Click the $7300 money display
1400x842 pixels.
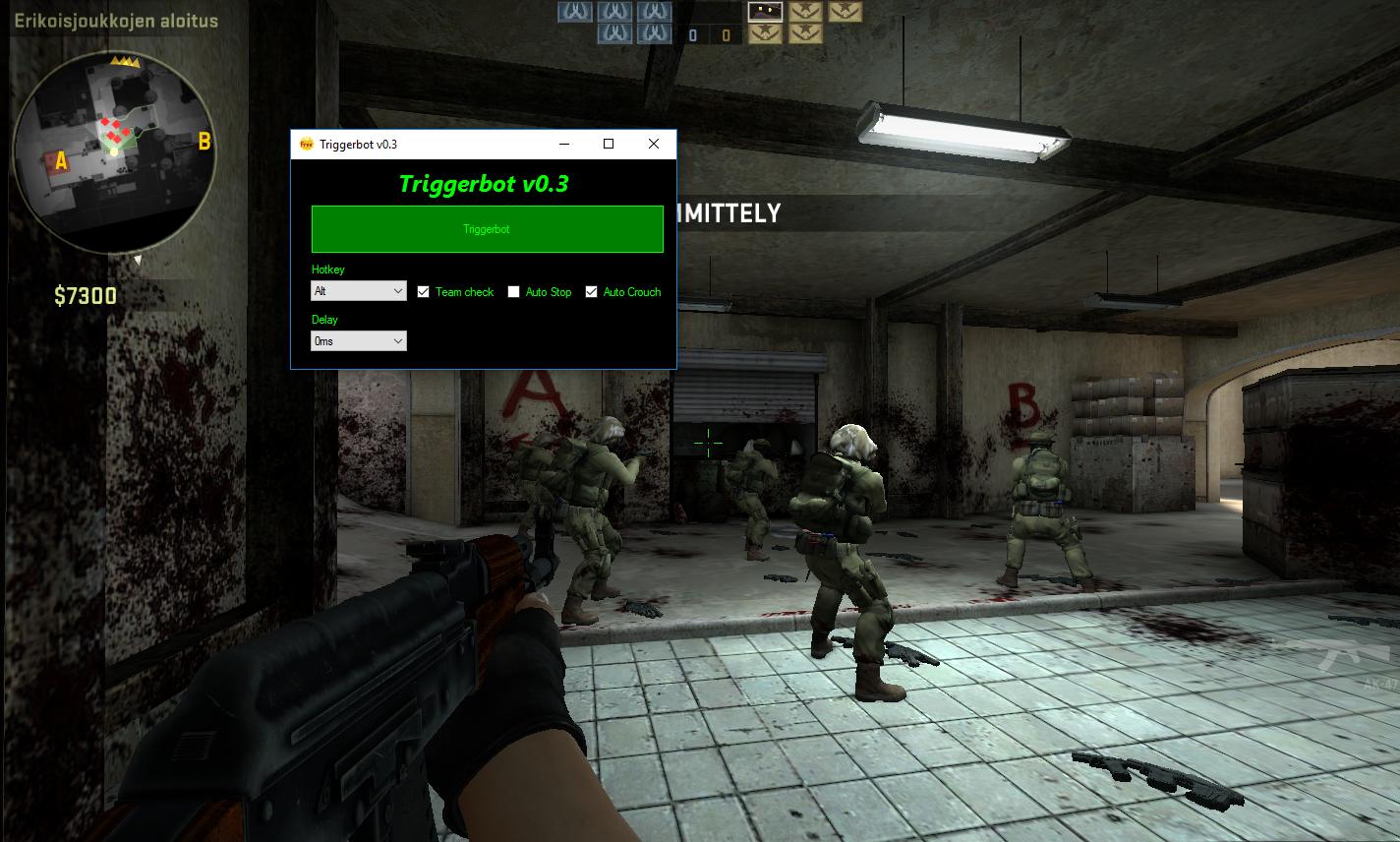[x=85, y=295]
